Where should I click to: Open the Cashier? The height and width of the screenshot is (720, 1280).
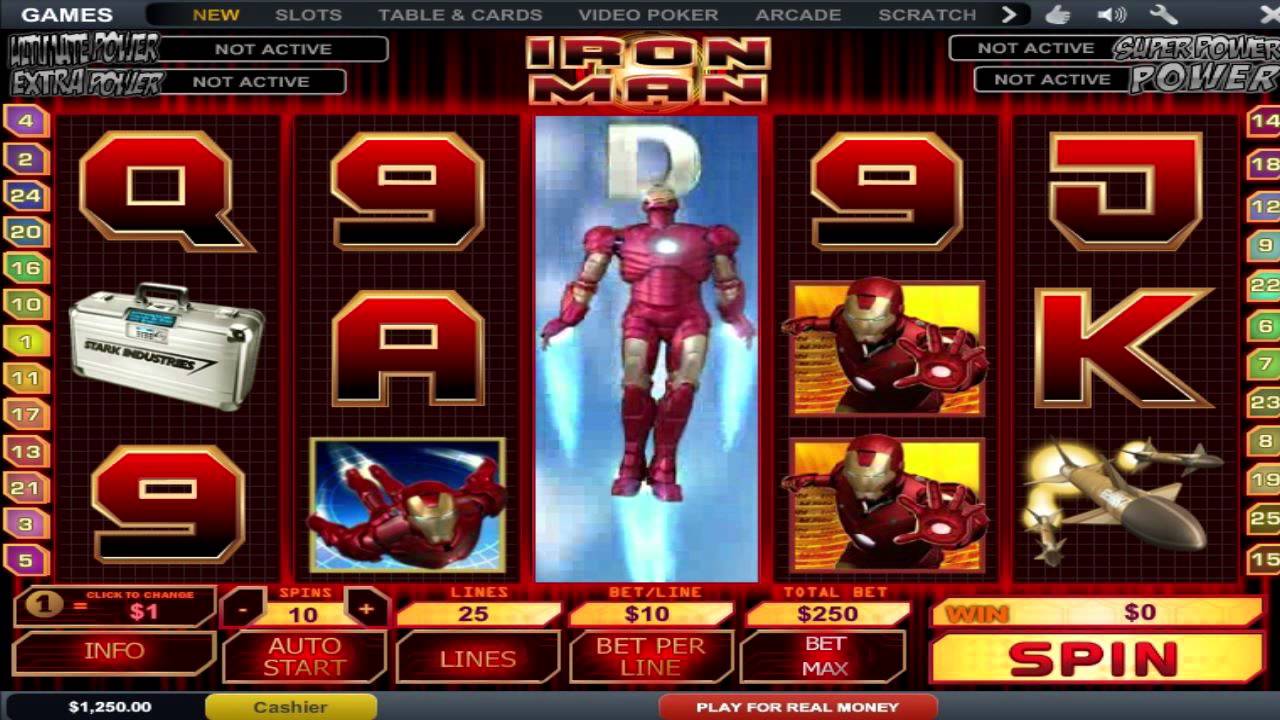coord(289,706)
